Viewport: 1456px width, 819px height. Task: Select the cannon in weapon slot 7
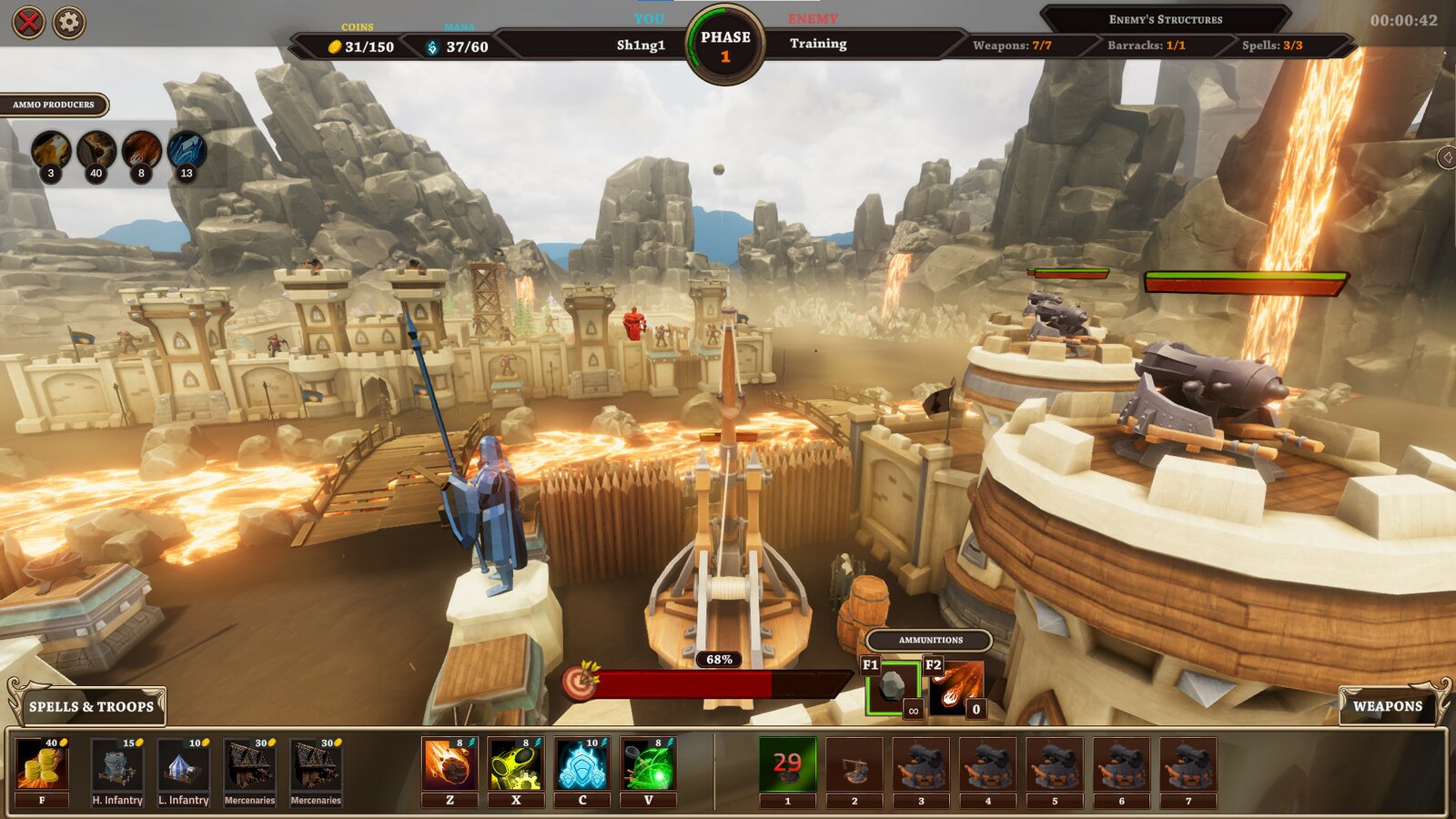click(x=1188, y=764)
